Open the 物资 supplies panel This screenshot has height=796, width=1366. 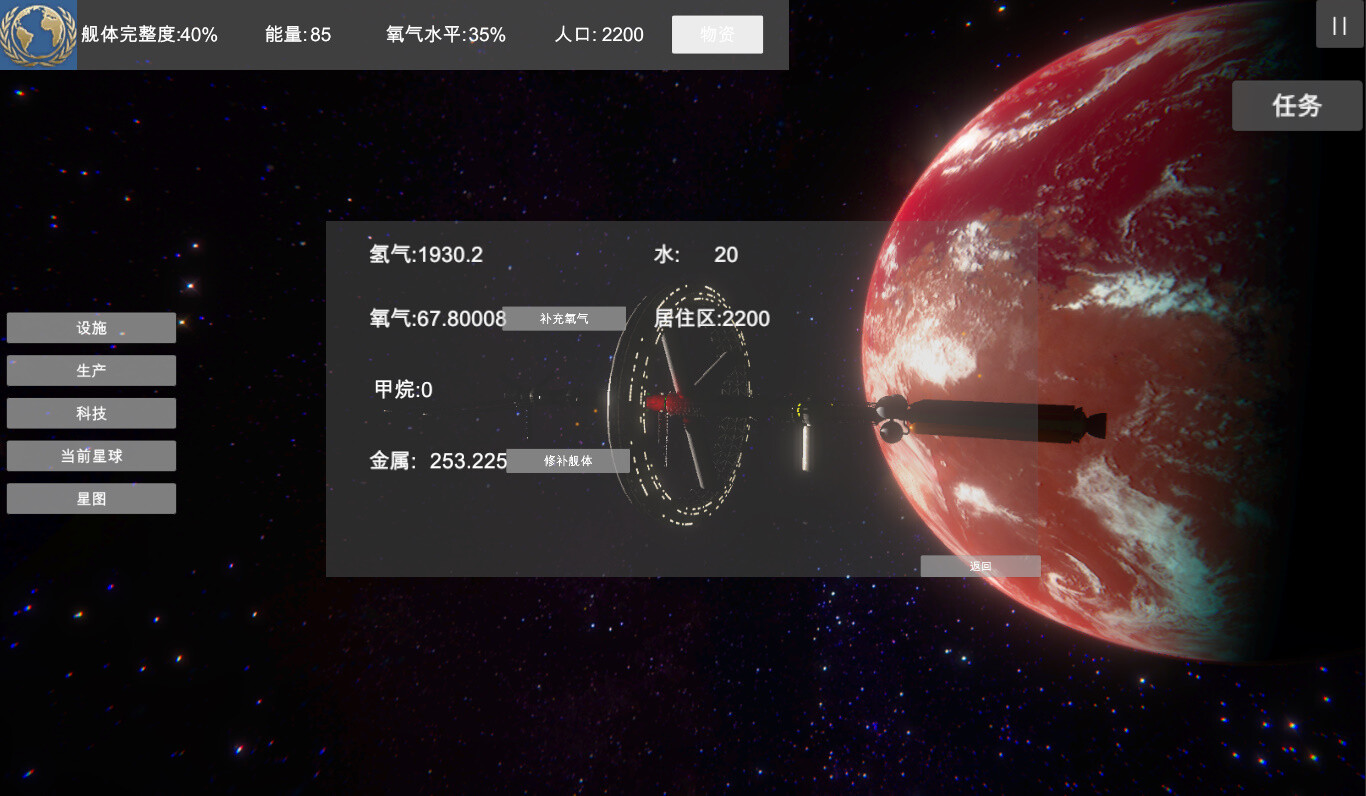717,33
